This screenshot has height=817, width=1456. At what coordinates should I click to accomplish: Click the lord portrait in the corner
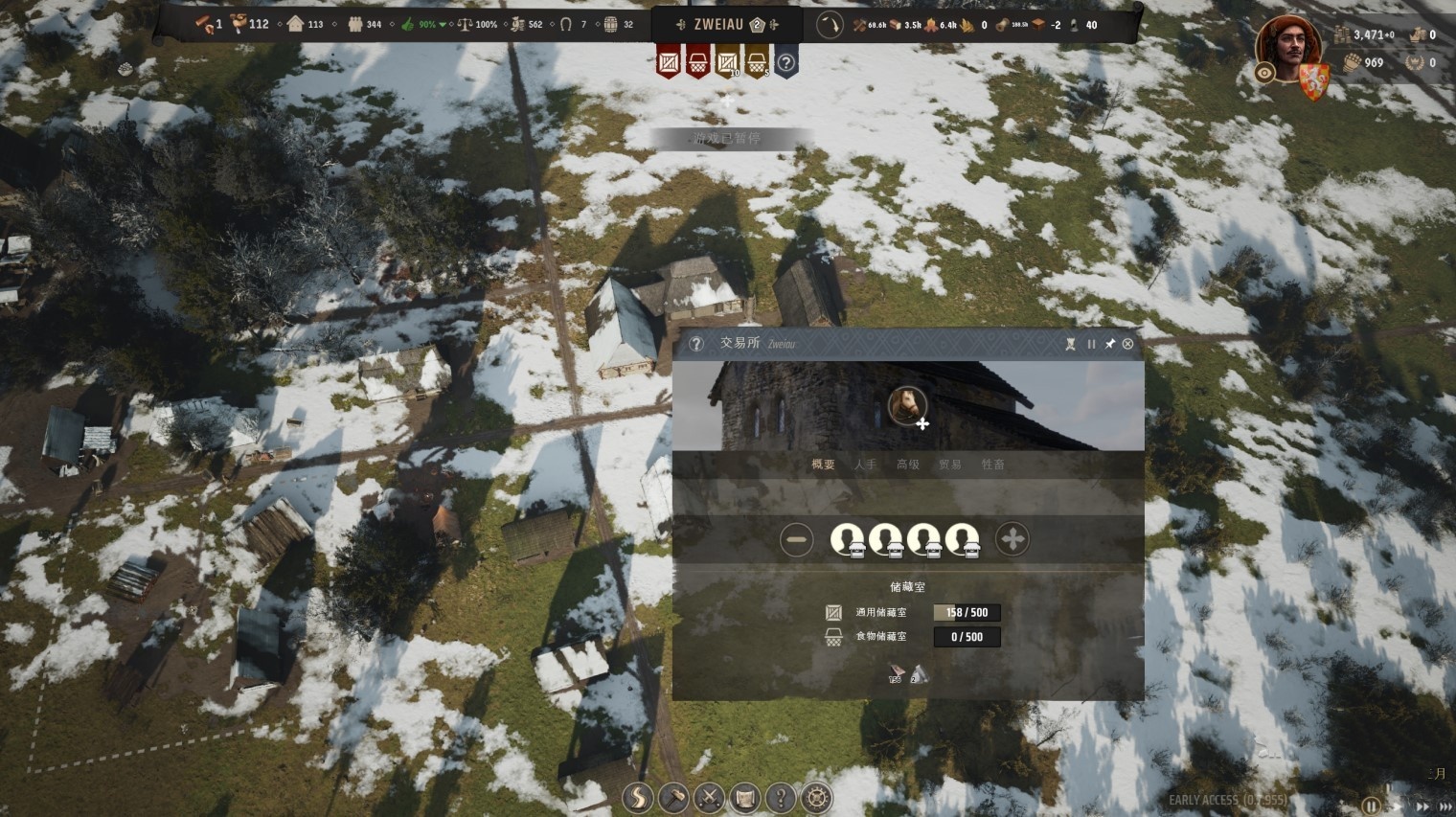1286,46
